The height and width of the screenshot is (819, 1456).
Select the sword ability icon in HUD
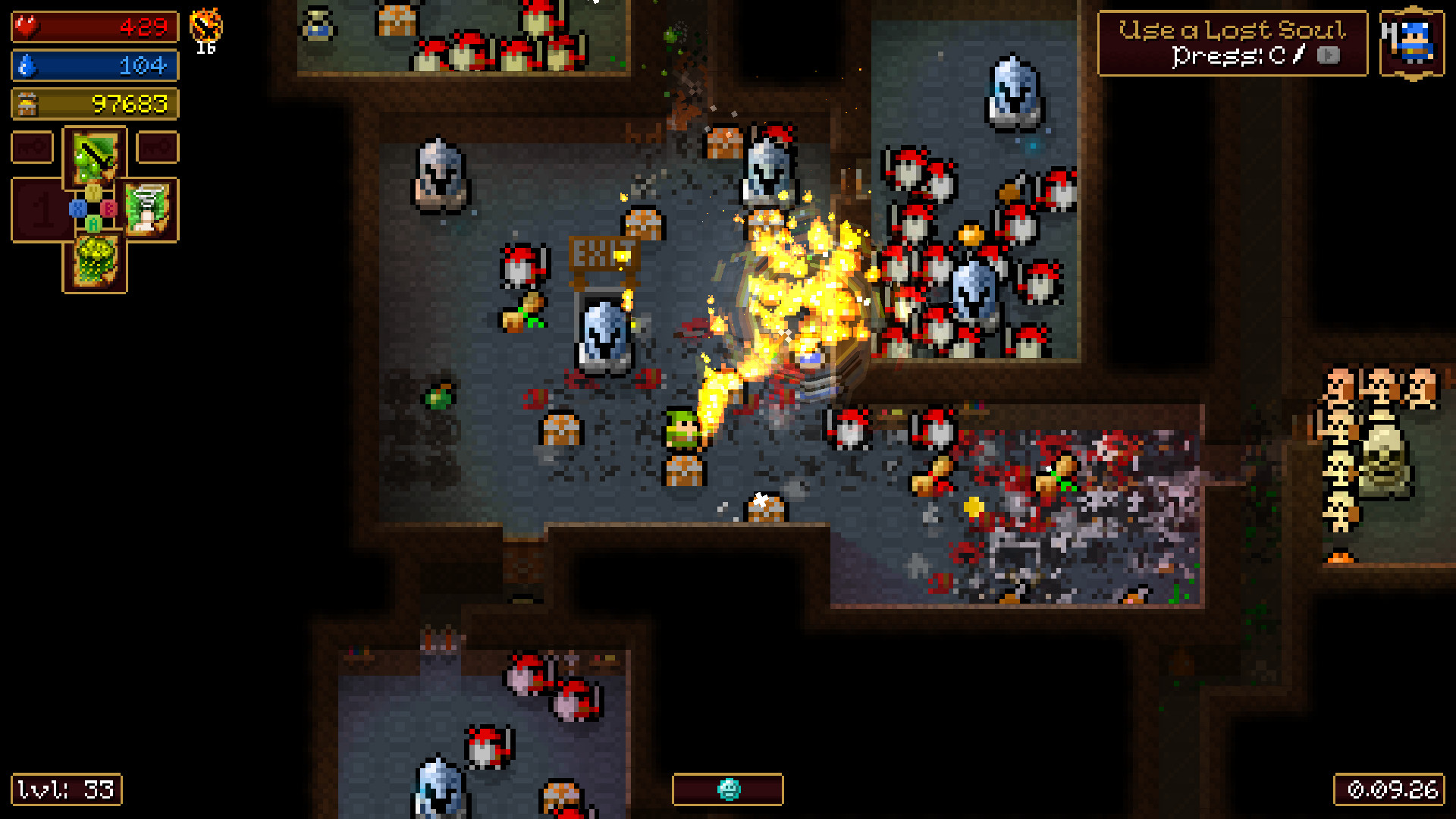tap(93, 158)
